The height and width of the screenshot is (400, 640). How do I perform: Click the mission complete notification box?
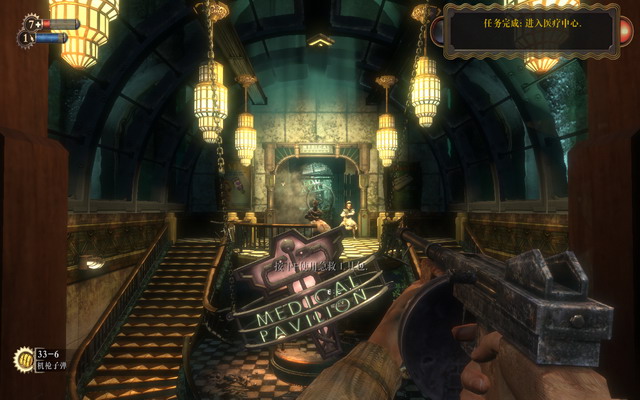pyautogui.click(x=527, y=27)
